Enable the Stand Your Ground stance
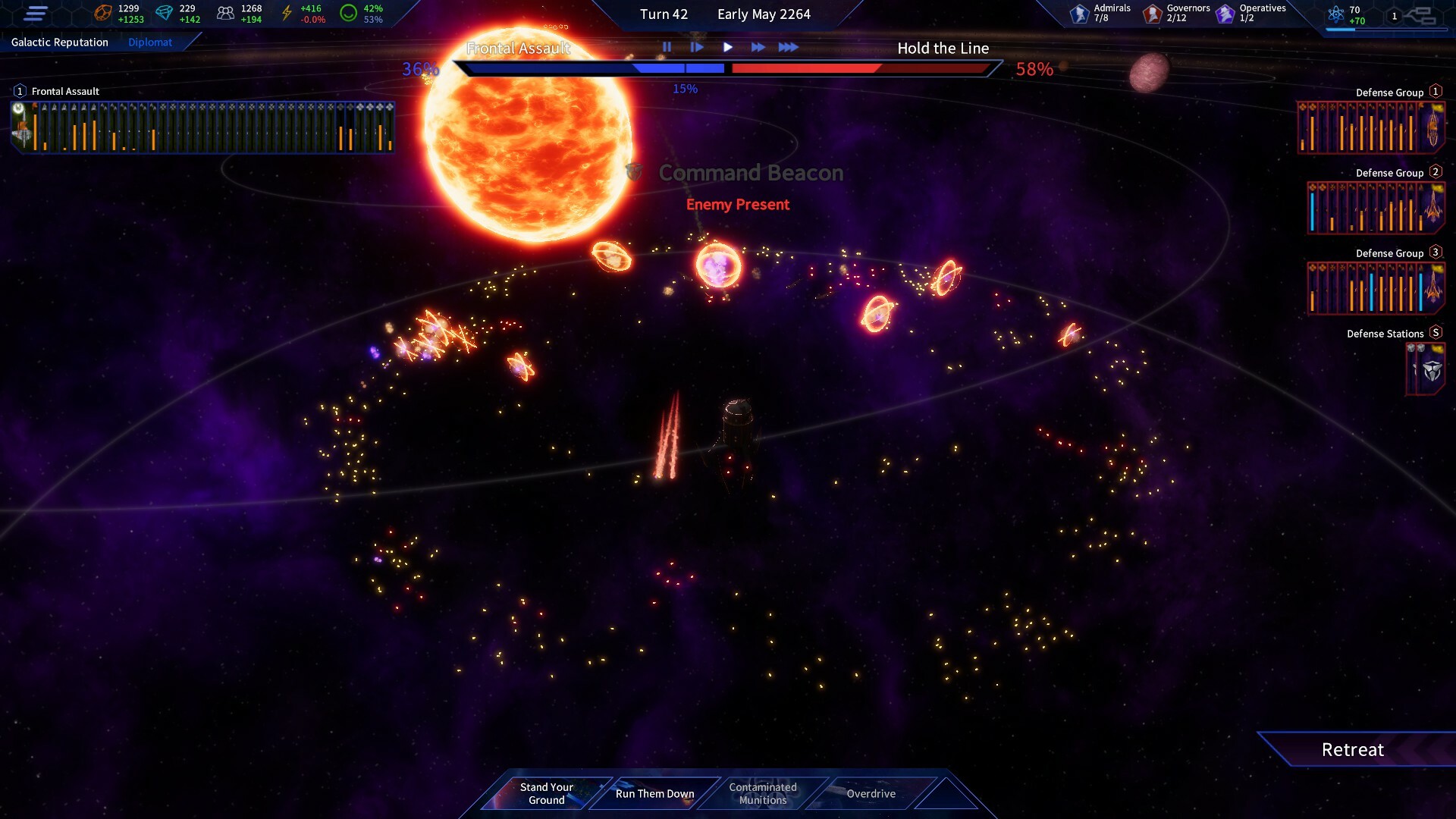Viewport: 1456px width, 819px height. 546,792
